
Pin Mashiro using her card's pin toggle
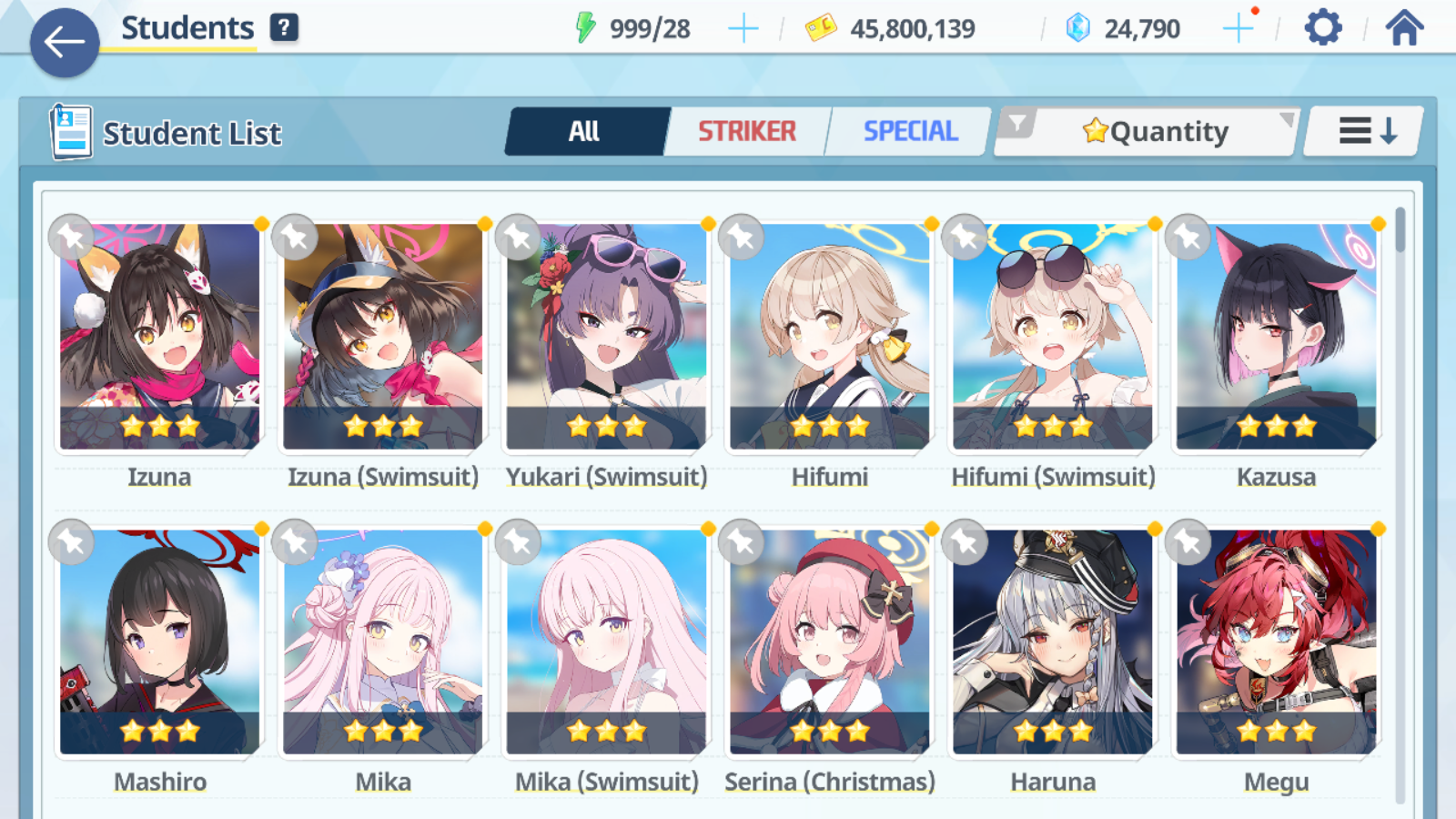point(72,541)
